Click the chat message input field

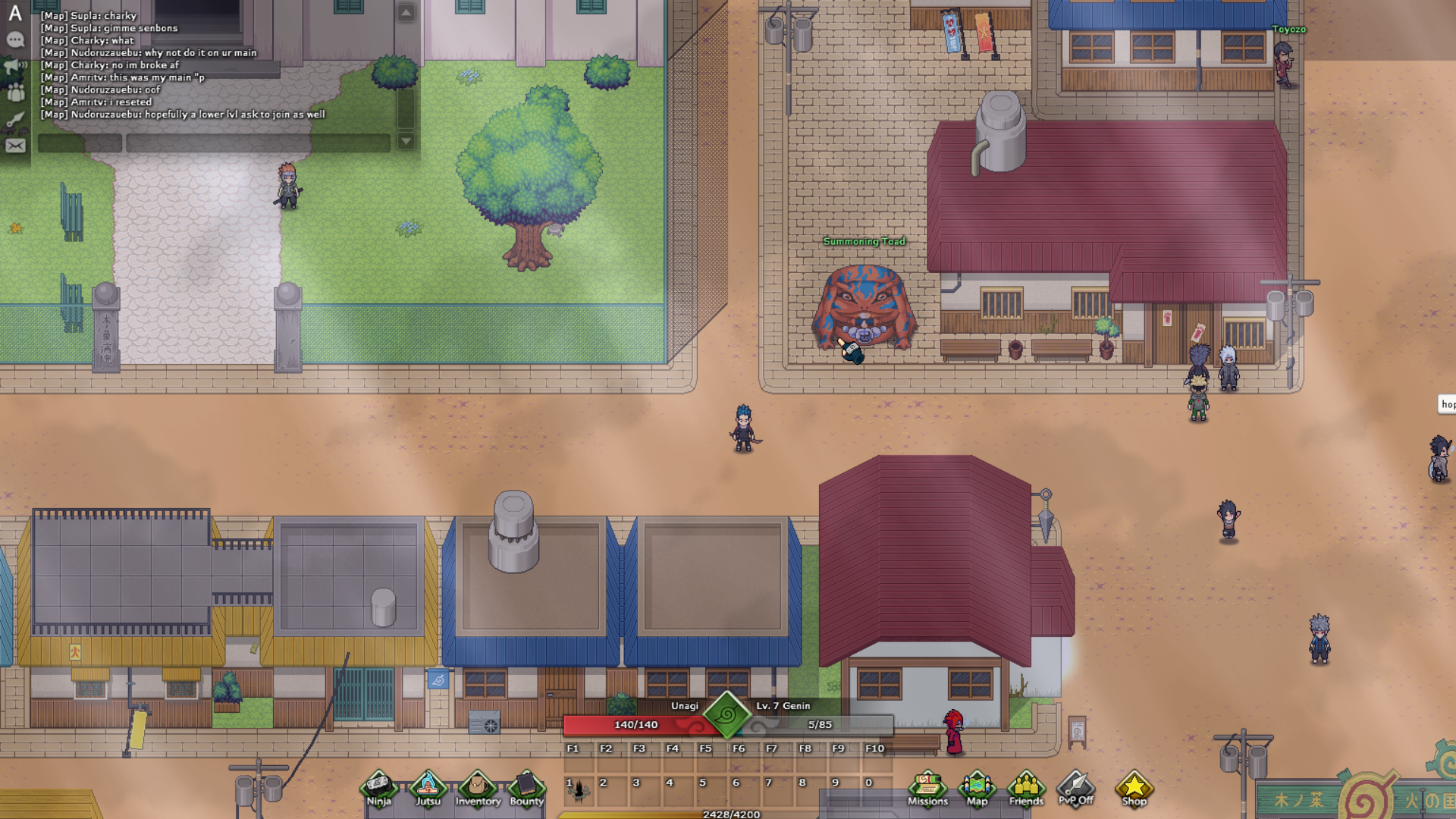pyautogui.click(x=258, y=143)
